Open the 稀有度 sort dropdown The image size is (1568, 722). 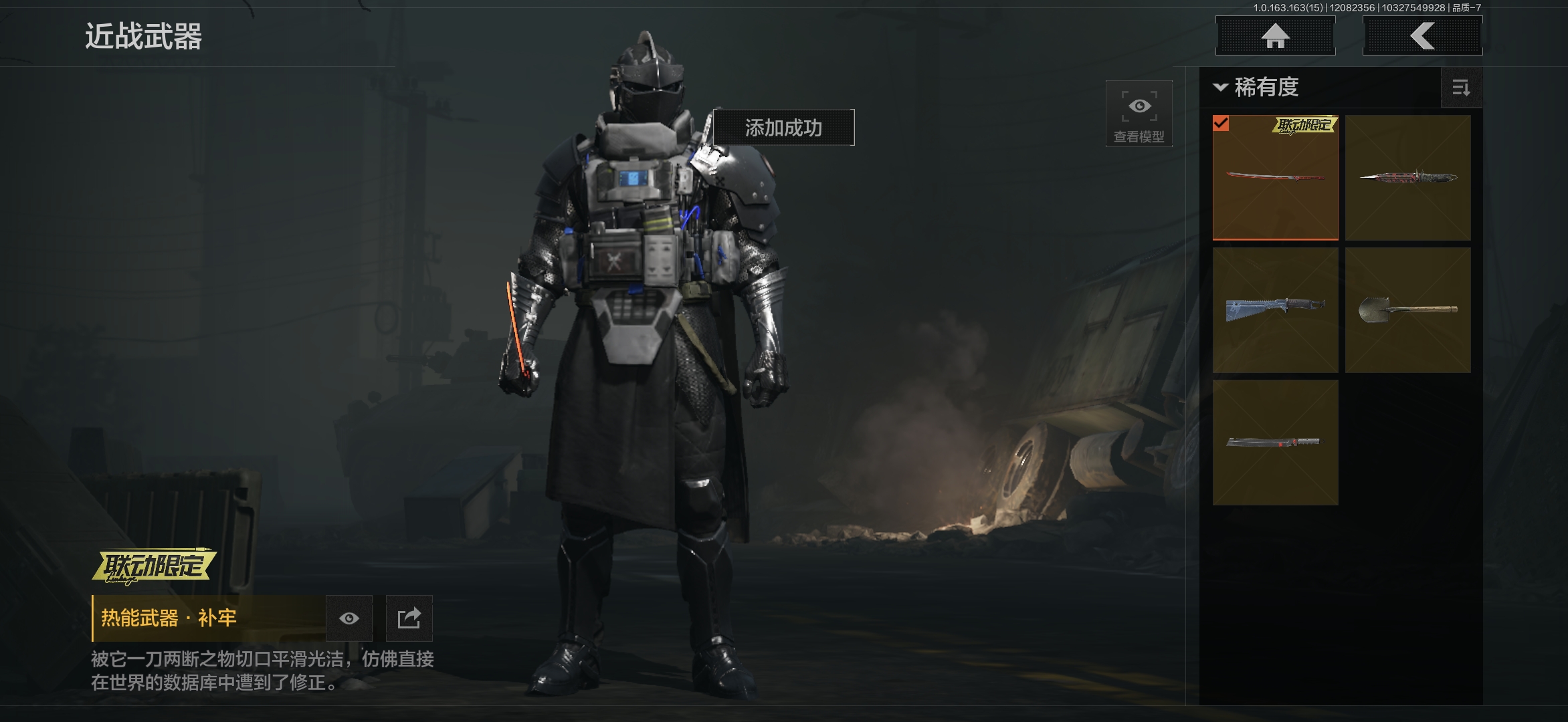click(1256, 88)
